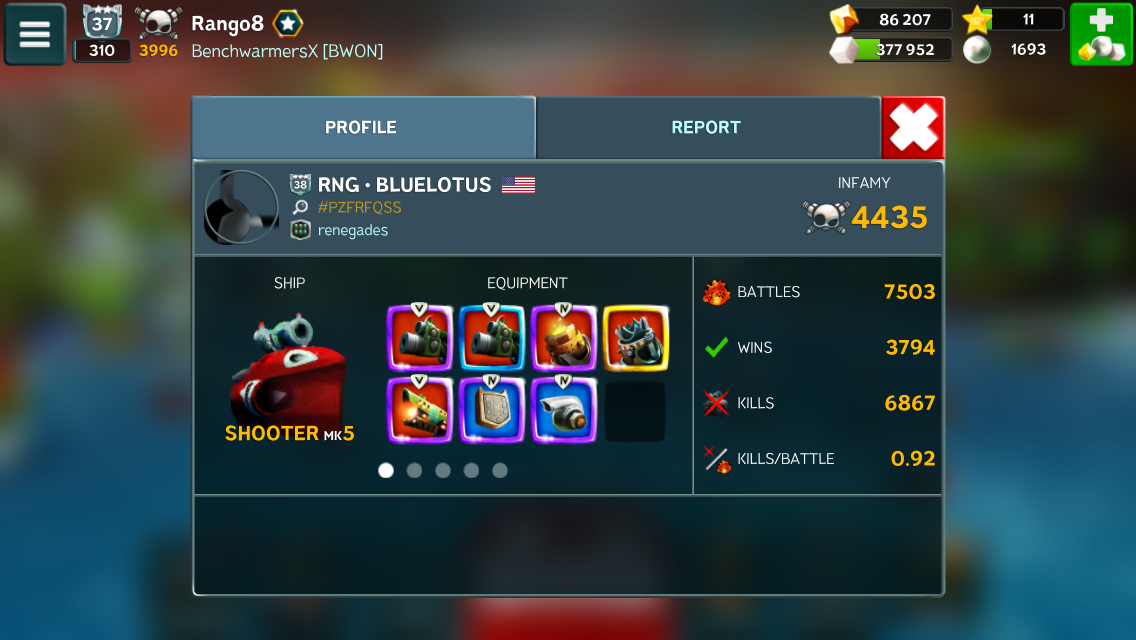Go to the last ship page dot
Viewport: 1136px width, 640px height.
pos(500,470)
